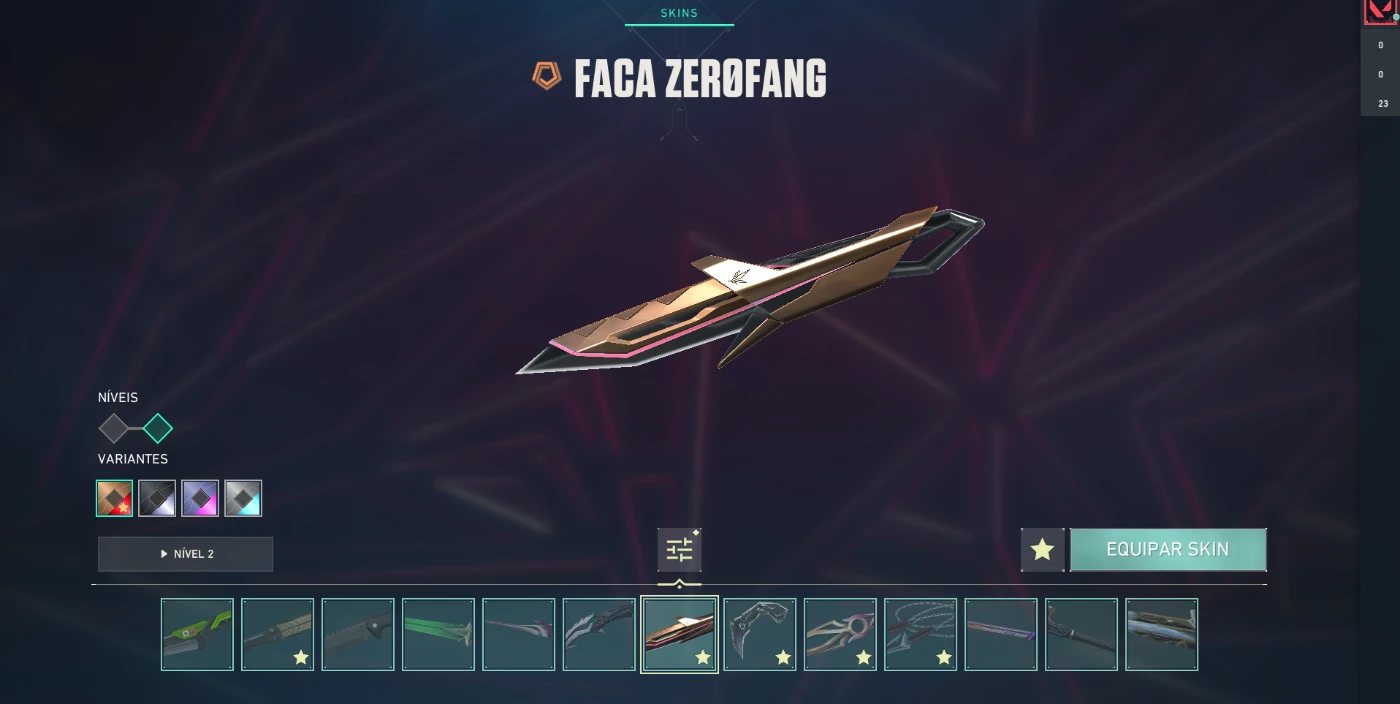Select the currently highlighted Zerofang knife thumbnail
This screenshot has width=1400, height=704.
(x=679, y=634)
